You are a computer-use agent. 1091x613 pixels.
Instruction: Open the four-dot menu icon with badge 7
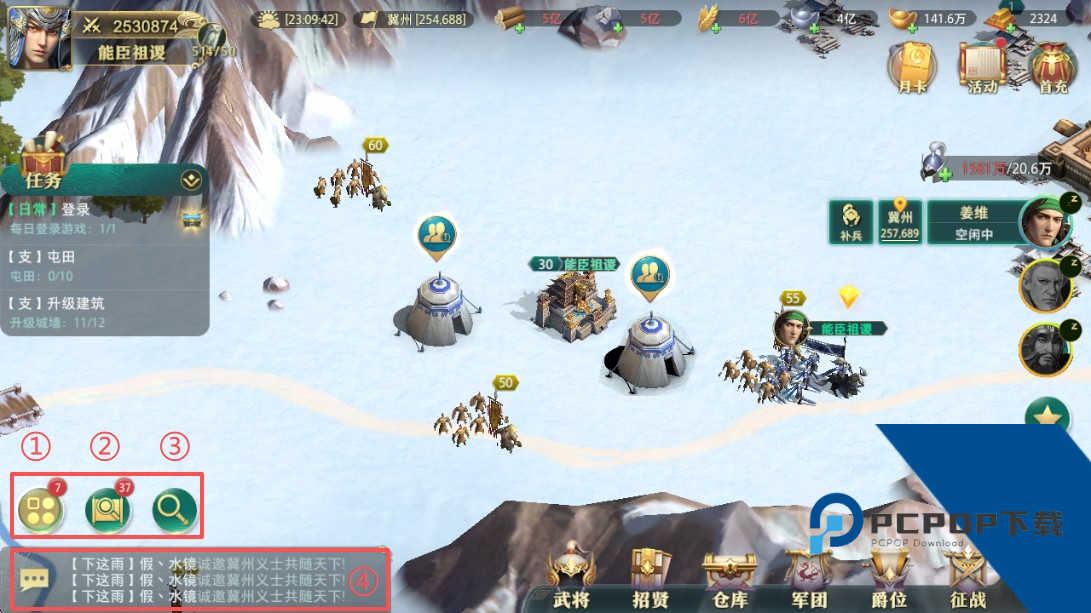pyautogui.click(x=41, y=510)
